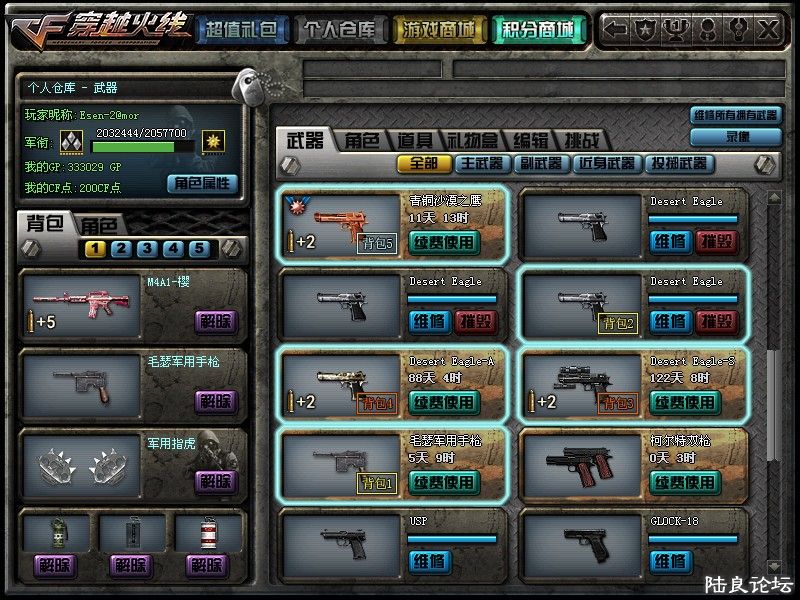Viewport: 800px width, 600px height.
Task: Open 角色属性 character attributes
Action: pyautogui.click(x=202, y=183)
